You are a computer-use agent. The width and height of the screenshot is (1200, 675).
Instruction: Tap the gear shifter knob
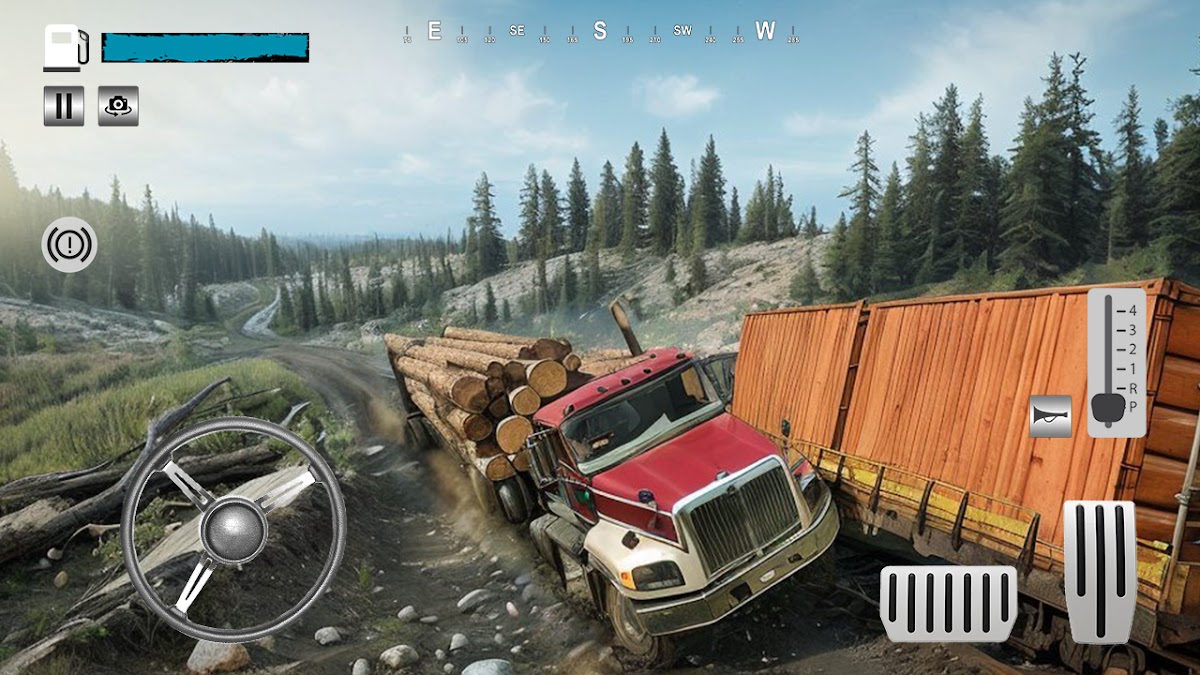coord(1108,408)
